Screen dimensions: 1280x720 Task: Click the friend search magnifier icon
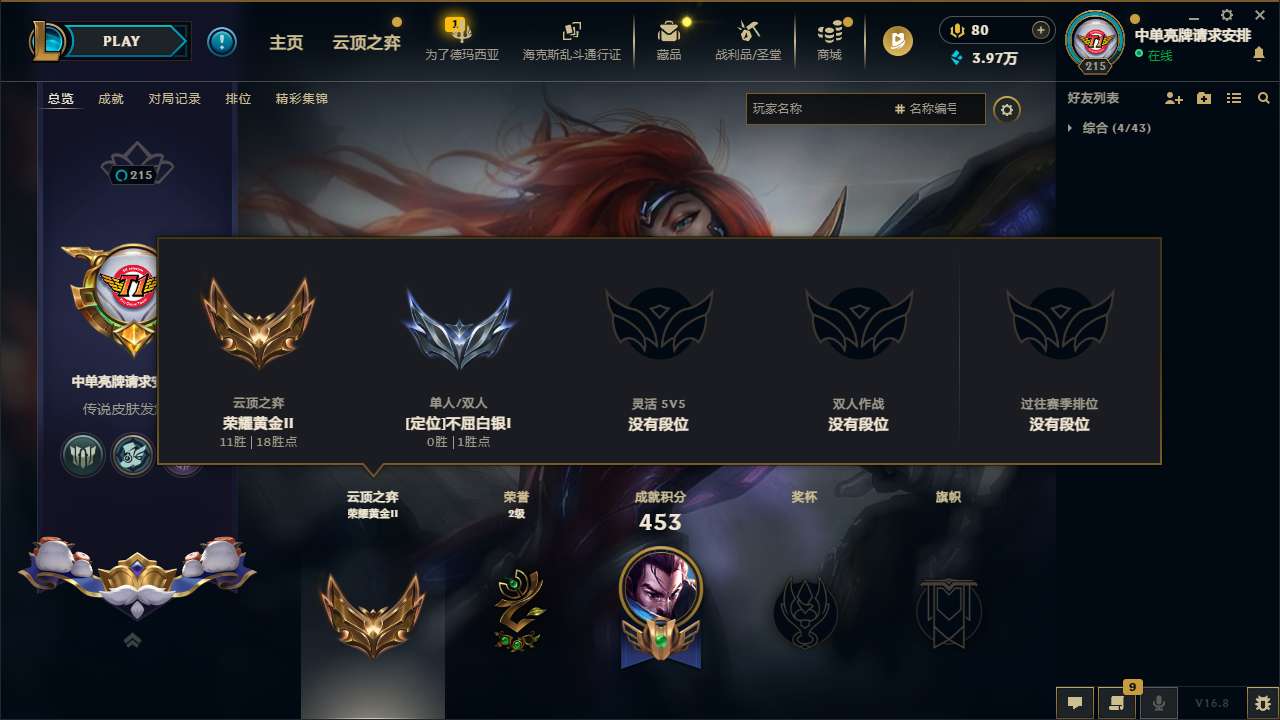(1264, 97)
